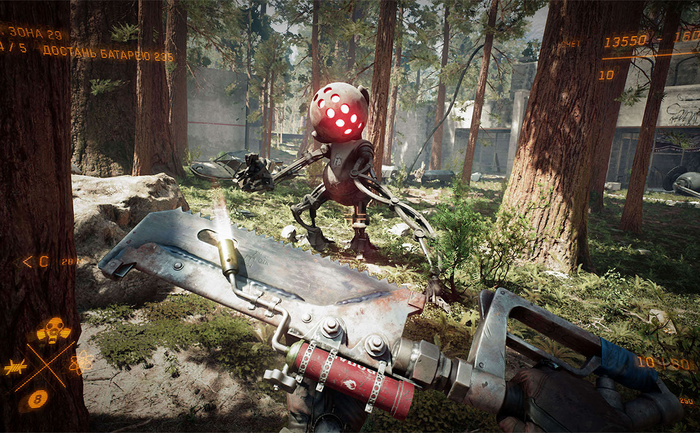Activate the barbed wire ability icon
700x433 pixels.
(x=17, y=368)
